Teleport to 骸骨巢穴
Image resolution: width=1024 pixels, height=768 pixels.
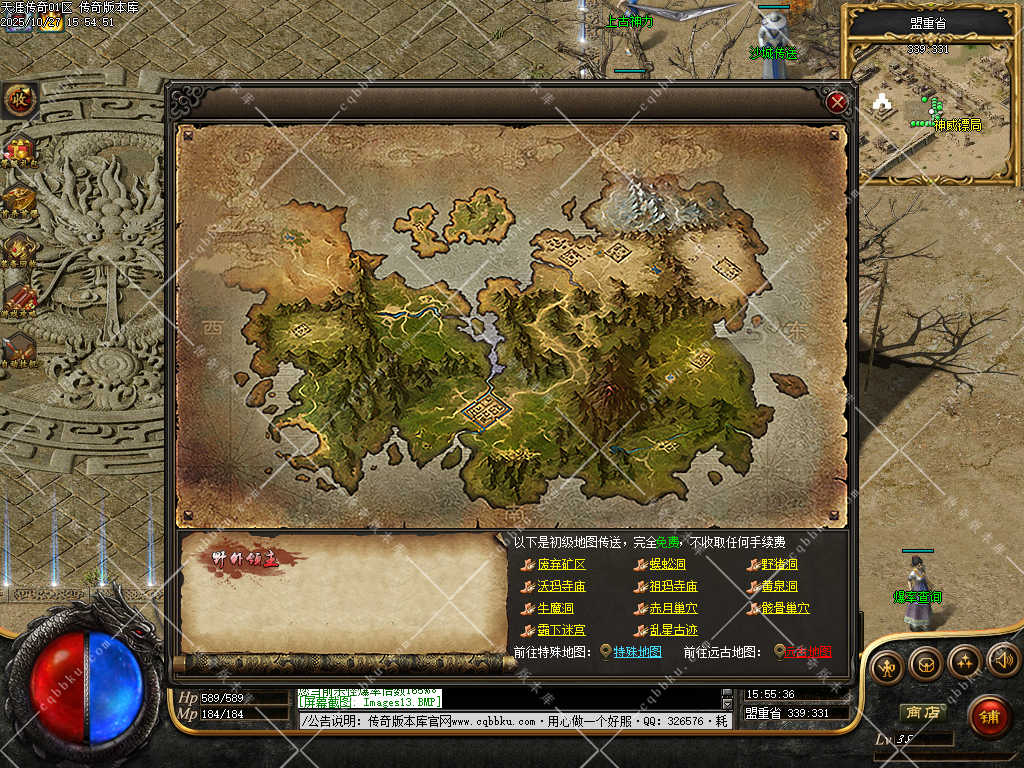pyautogui.click(x=785, y=608)
